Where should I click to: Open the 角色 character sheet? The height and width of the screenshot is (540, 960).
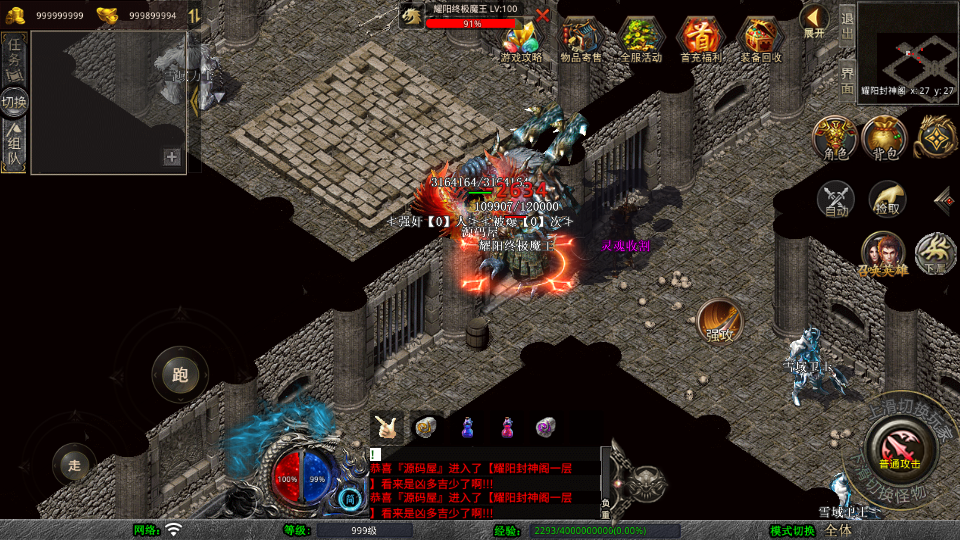tap(835, 138)
